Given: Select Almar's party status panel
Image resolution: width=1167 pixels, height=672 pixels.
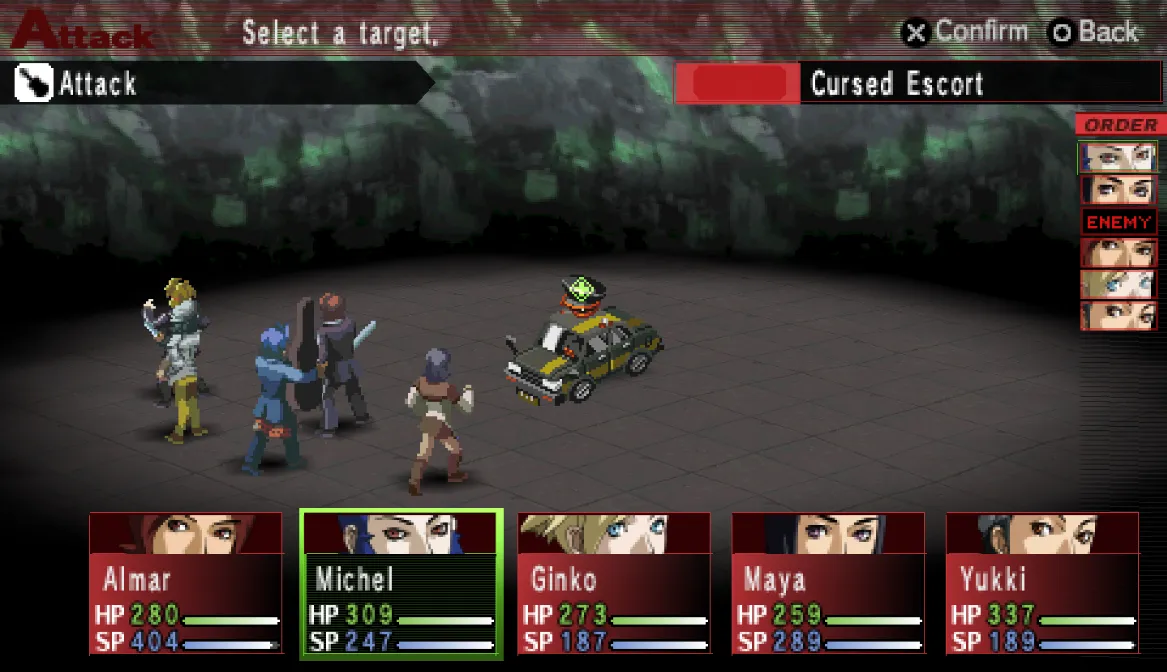Looking at the screenshot, I should (186, 583).
